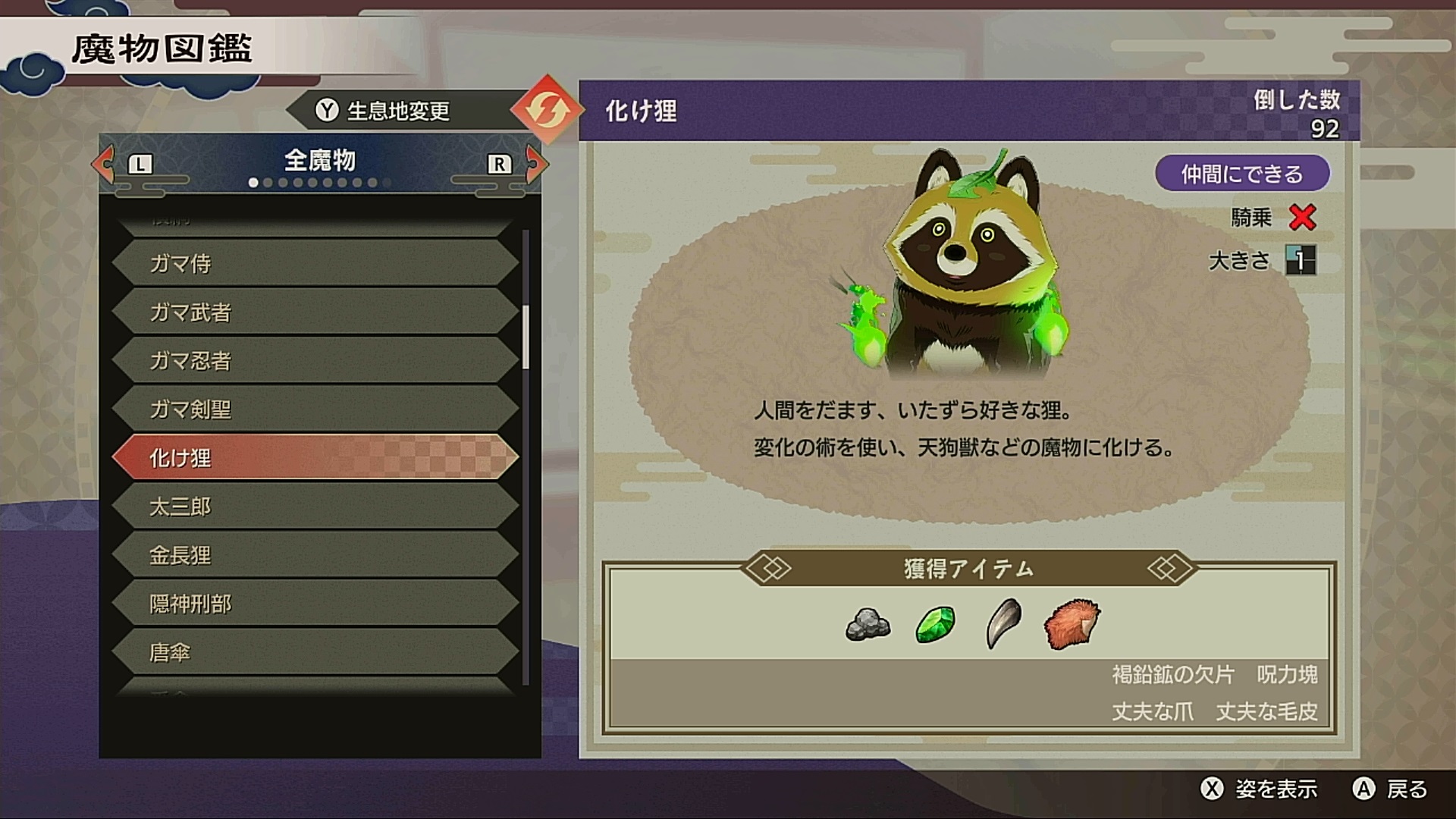Select the green 呪力塊 gem icon
Image resolution: width=1456 pixels, height=819 pixels.
[935, 625]
